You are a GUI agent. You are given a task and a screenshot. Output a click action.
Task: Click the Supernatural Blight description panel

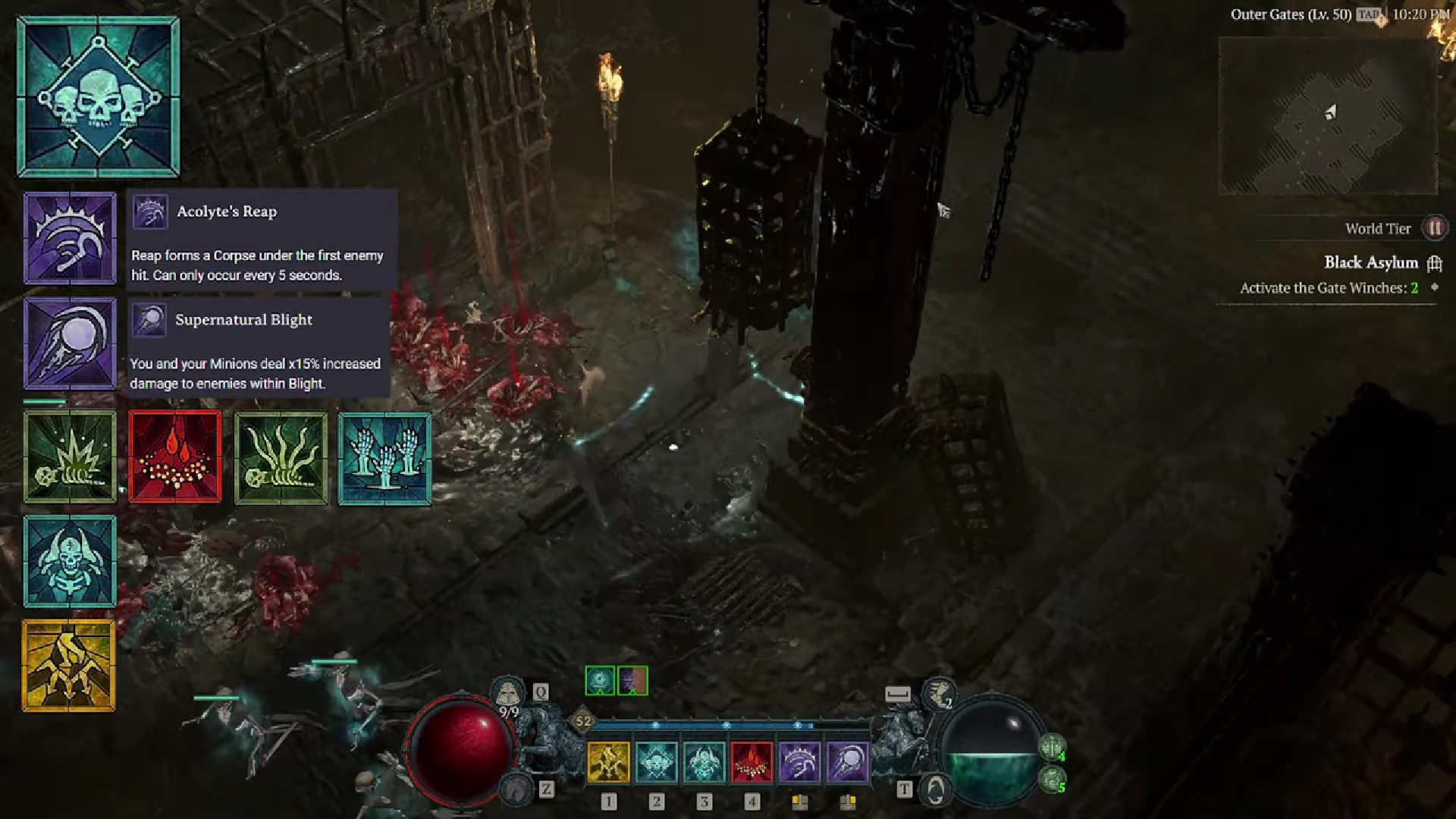coord(258,348)
